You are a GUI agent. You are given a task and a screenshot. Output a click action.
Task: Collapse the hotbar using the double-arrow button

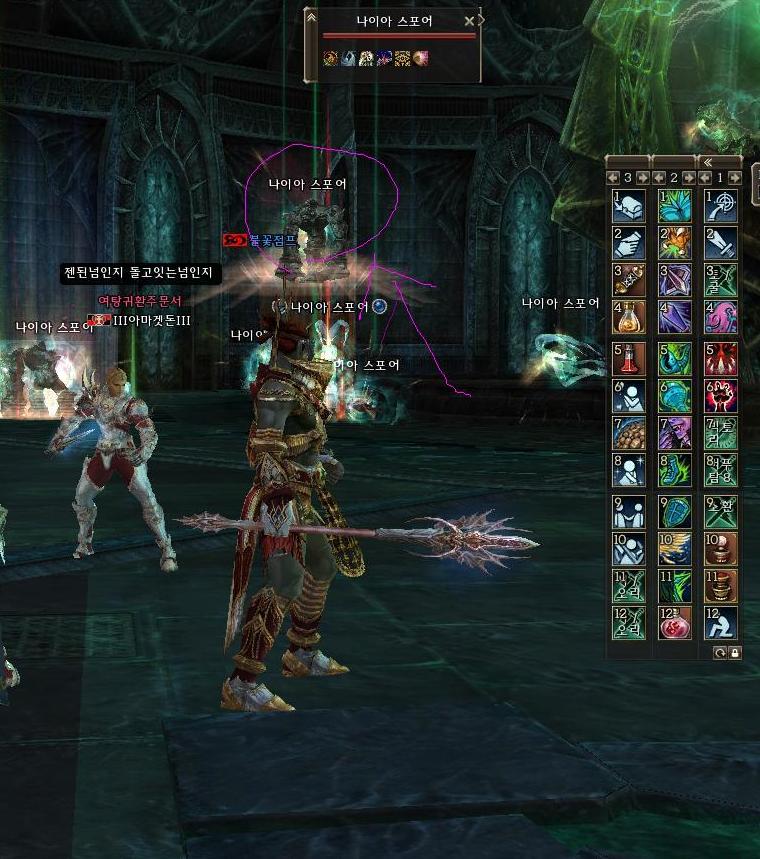[708, 161]
